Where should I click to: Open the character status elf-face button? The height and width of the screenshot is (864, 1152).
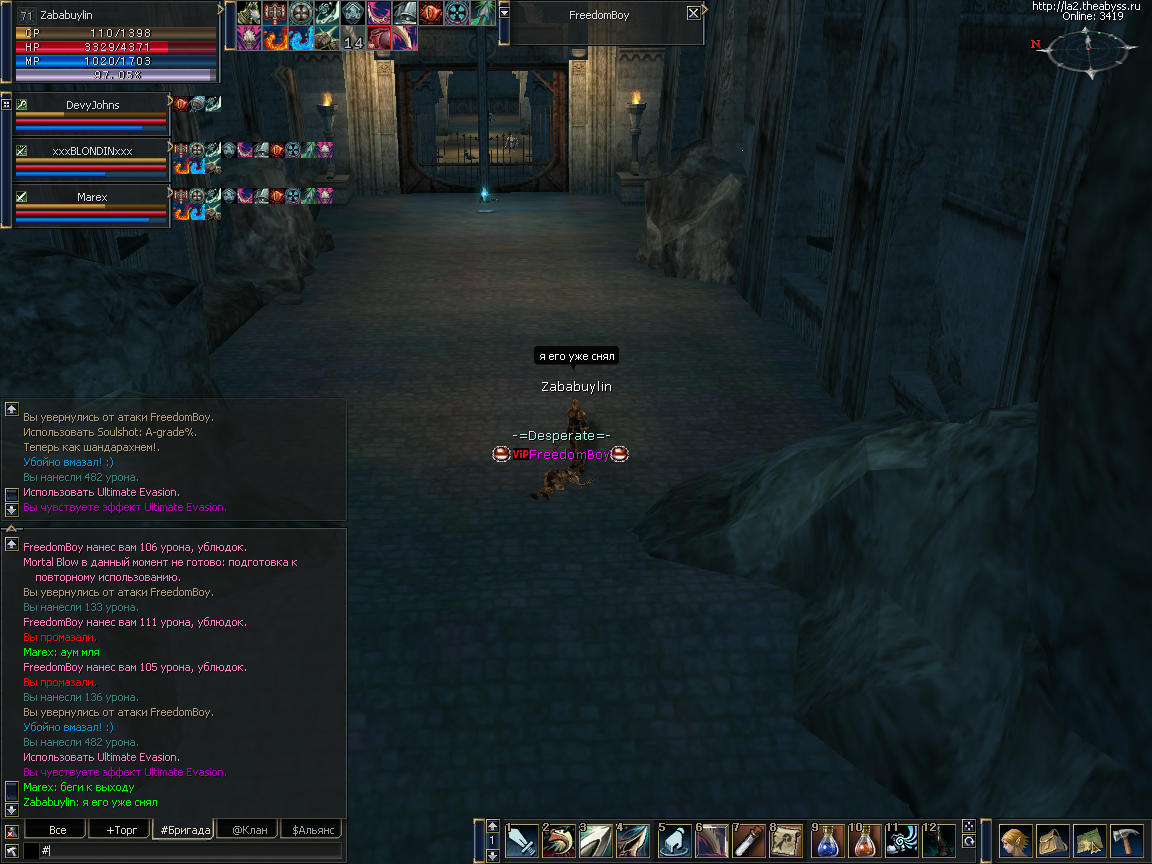(x=1016, y=840)
